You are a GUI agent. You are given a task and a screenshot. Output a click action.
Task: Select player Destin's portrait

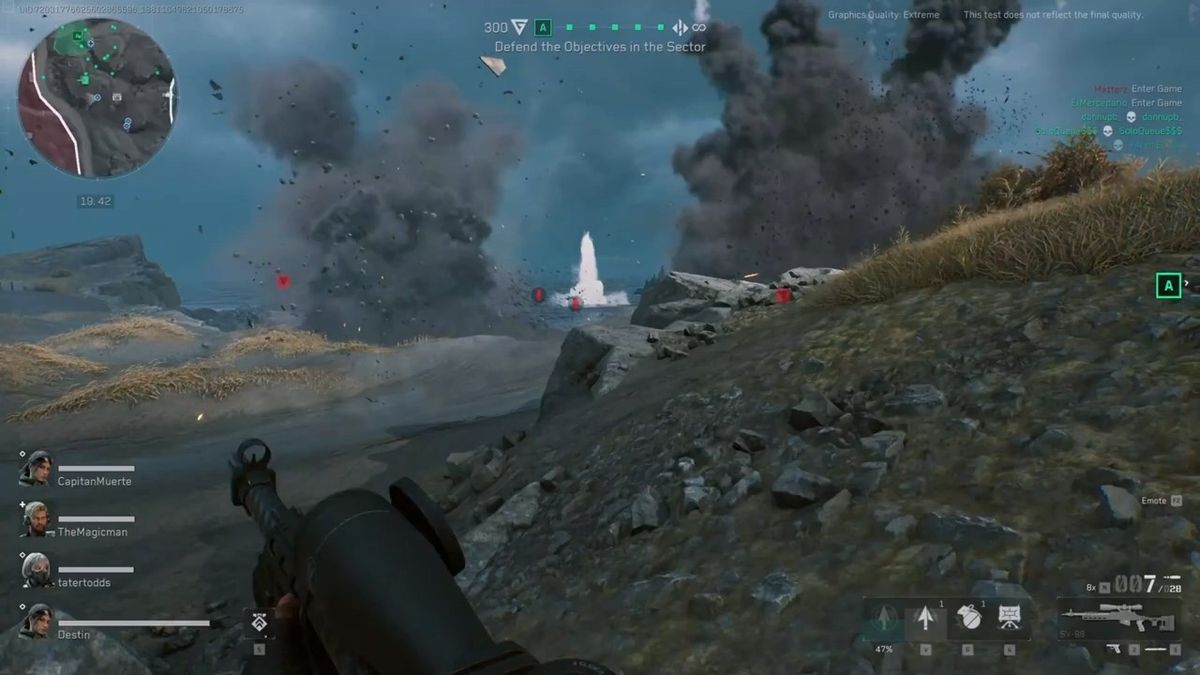[36, 621]
